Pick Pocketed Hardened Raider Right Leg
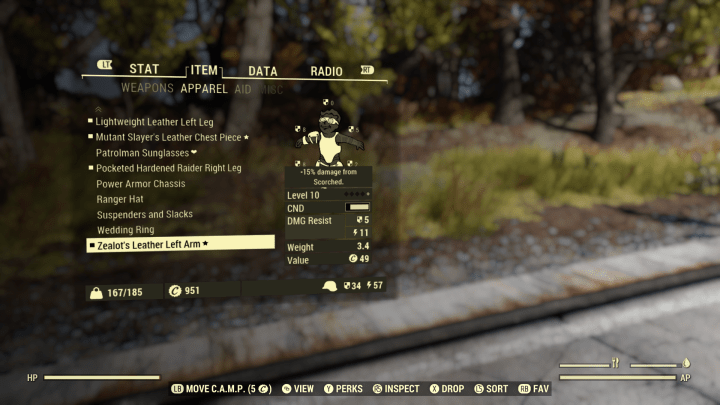 (168, 168)
